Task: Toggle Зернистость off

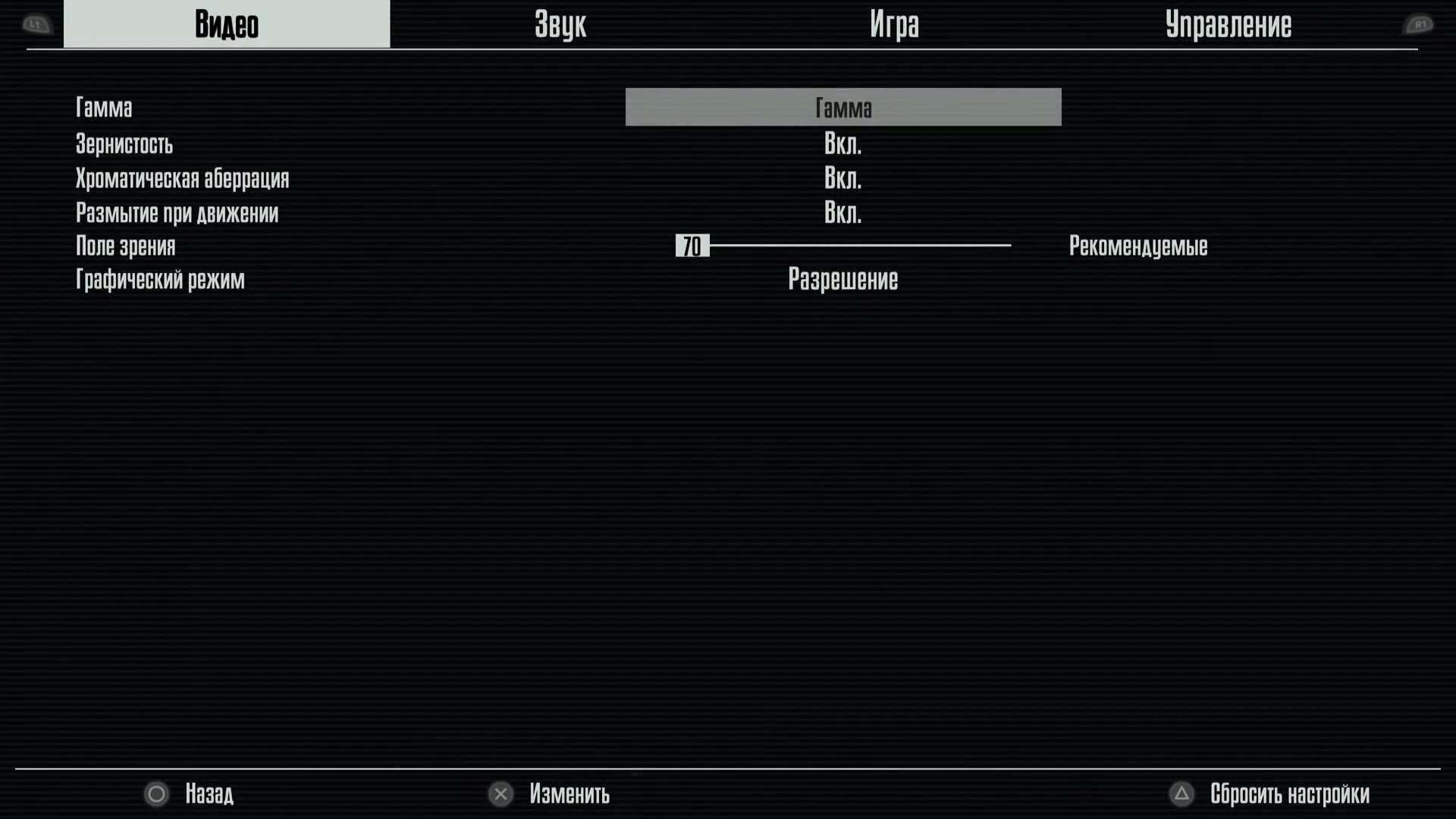Action: tap(843, 144)
